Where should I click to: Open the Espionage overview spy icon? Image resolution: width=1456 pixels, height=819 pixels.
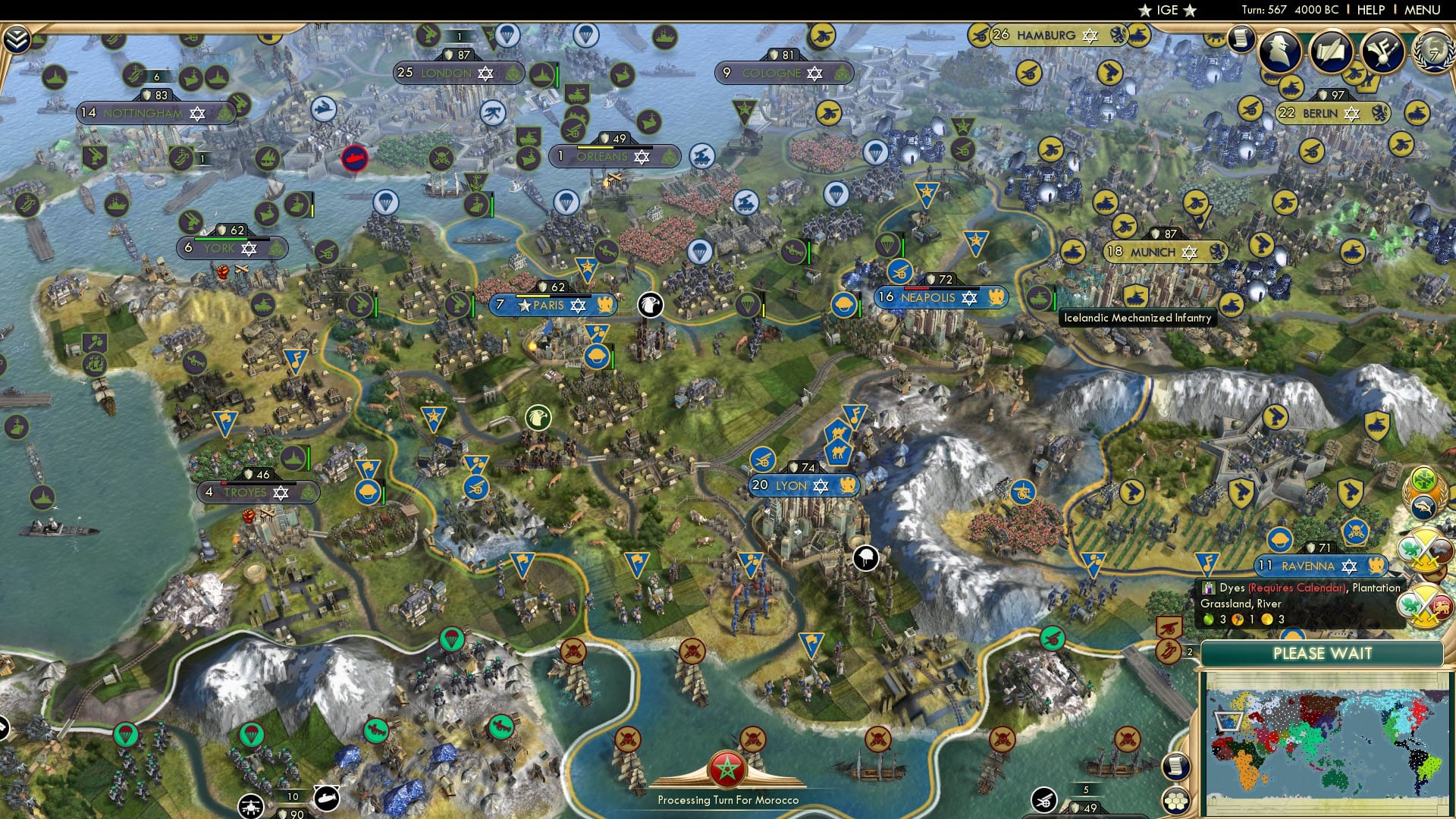click(1279, 51)
